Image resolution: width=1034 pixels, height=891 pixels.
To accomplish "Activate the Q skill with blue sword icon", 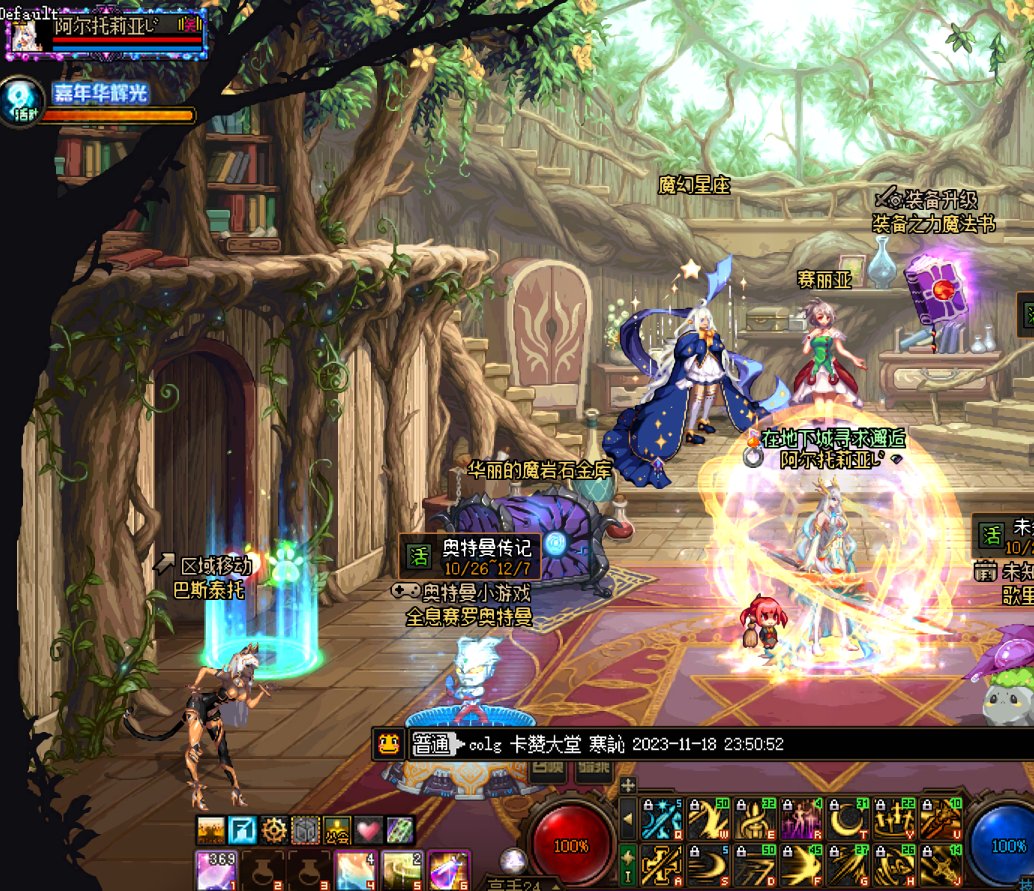I will [x=662, y=819].
